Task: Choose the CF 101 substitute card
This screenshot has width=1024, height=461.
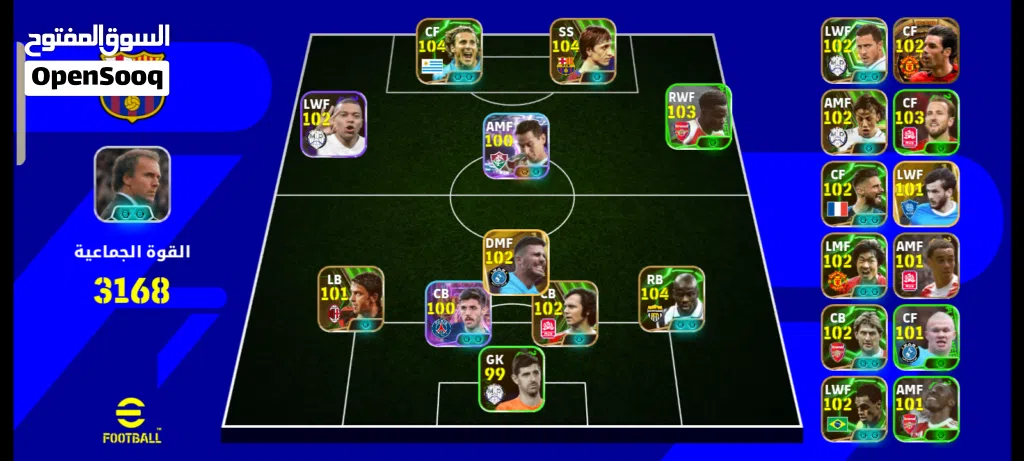Action: point(926,338)
